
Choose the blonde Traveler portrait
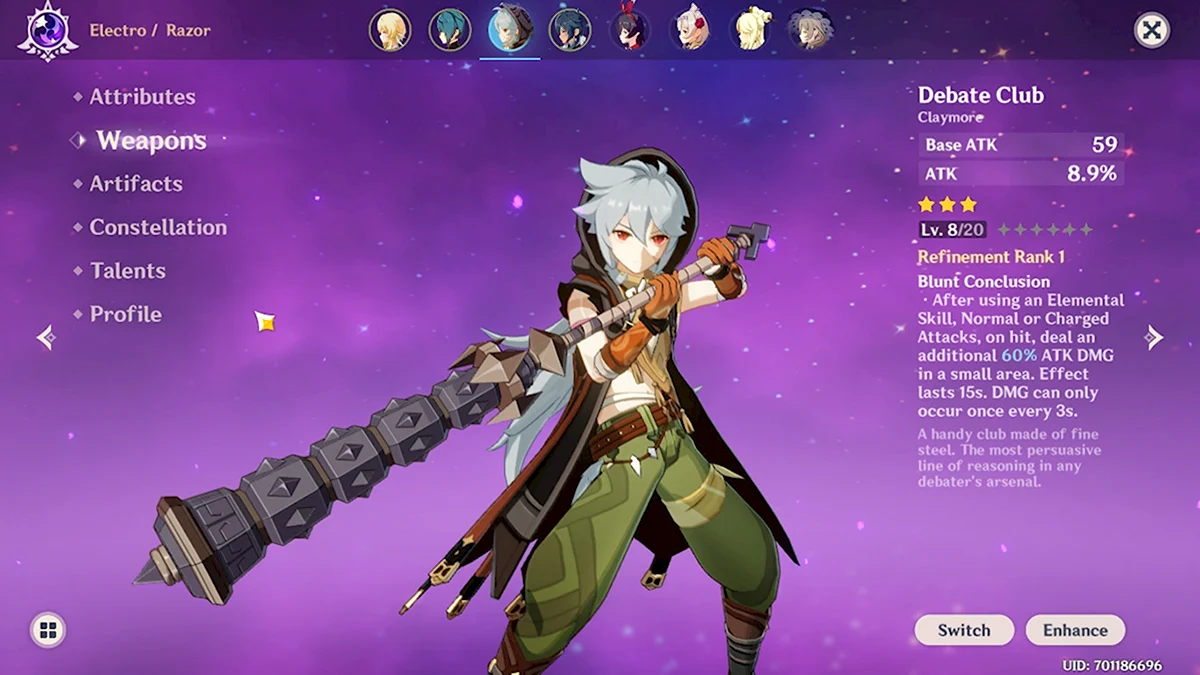pos(389,30)
